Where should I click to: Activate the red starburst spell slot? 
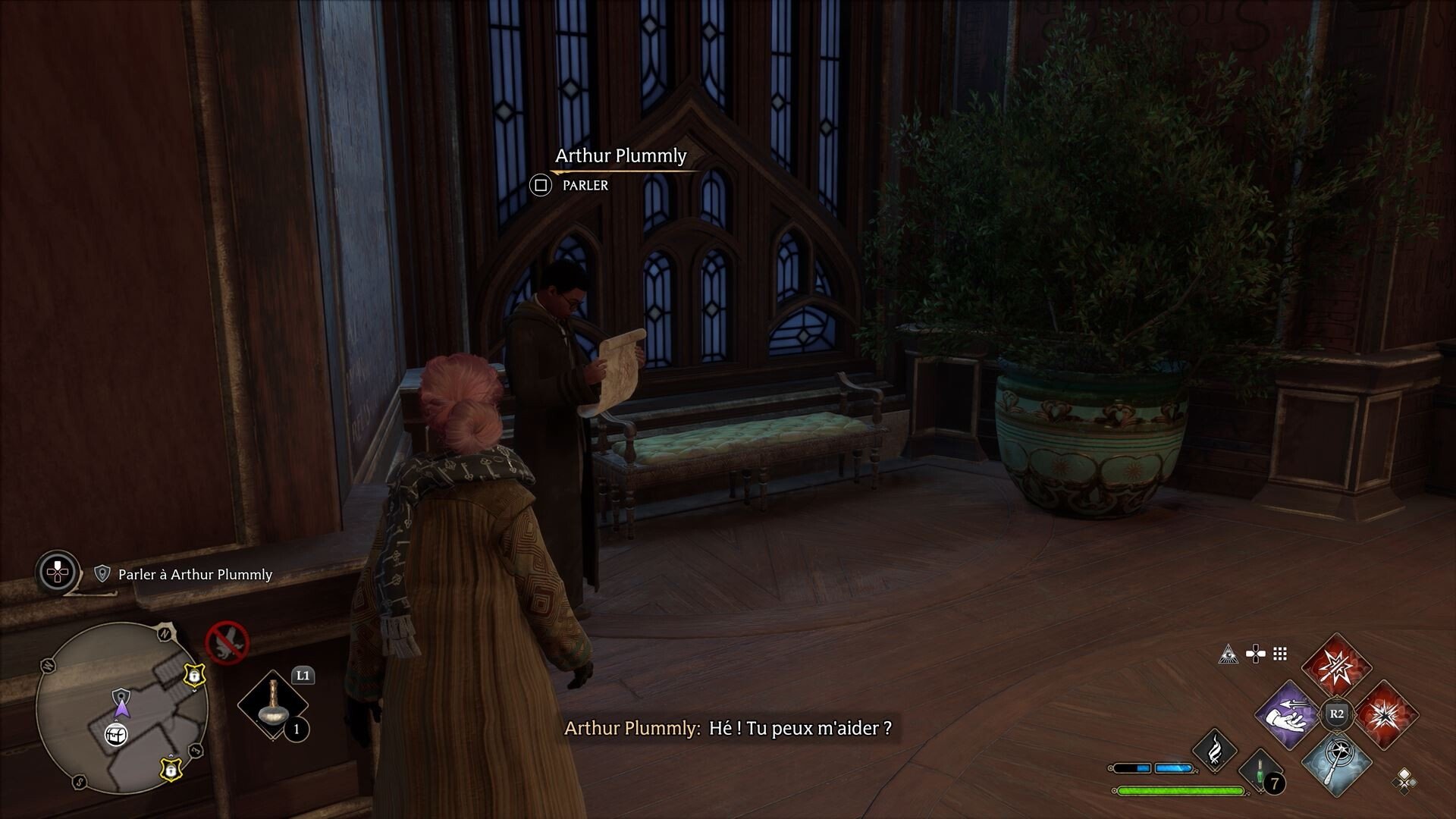coord(1386,714)
